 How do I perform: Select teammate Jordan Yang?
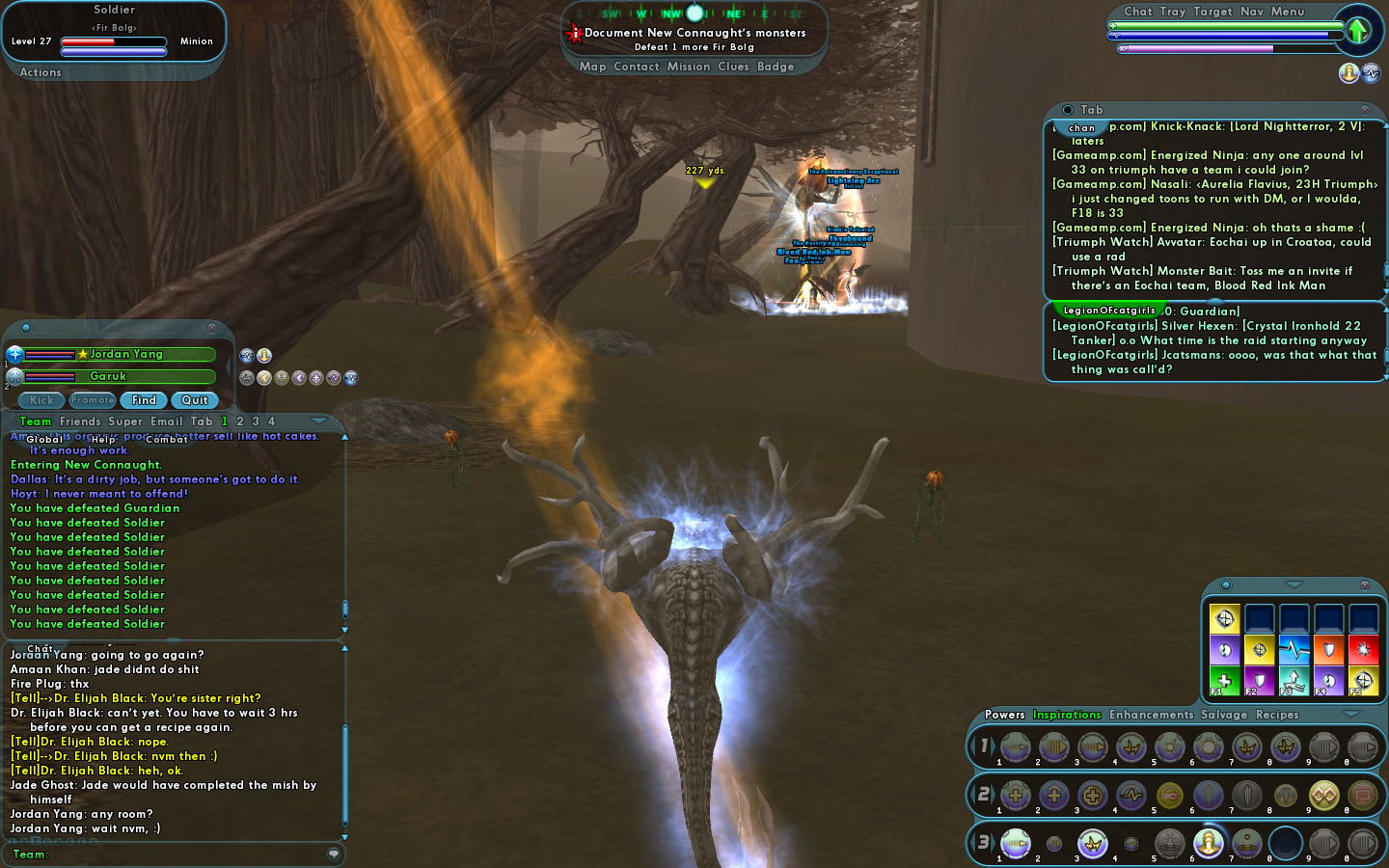pyautogui.click(x=126, y=355)
